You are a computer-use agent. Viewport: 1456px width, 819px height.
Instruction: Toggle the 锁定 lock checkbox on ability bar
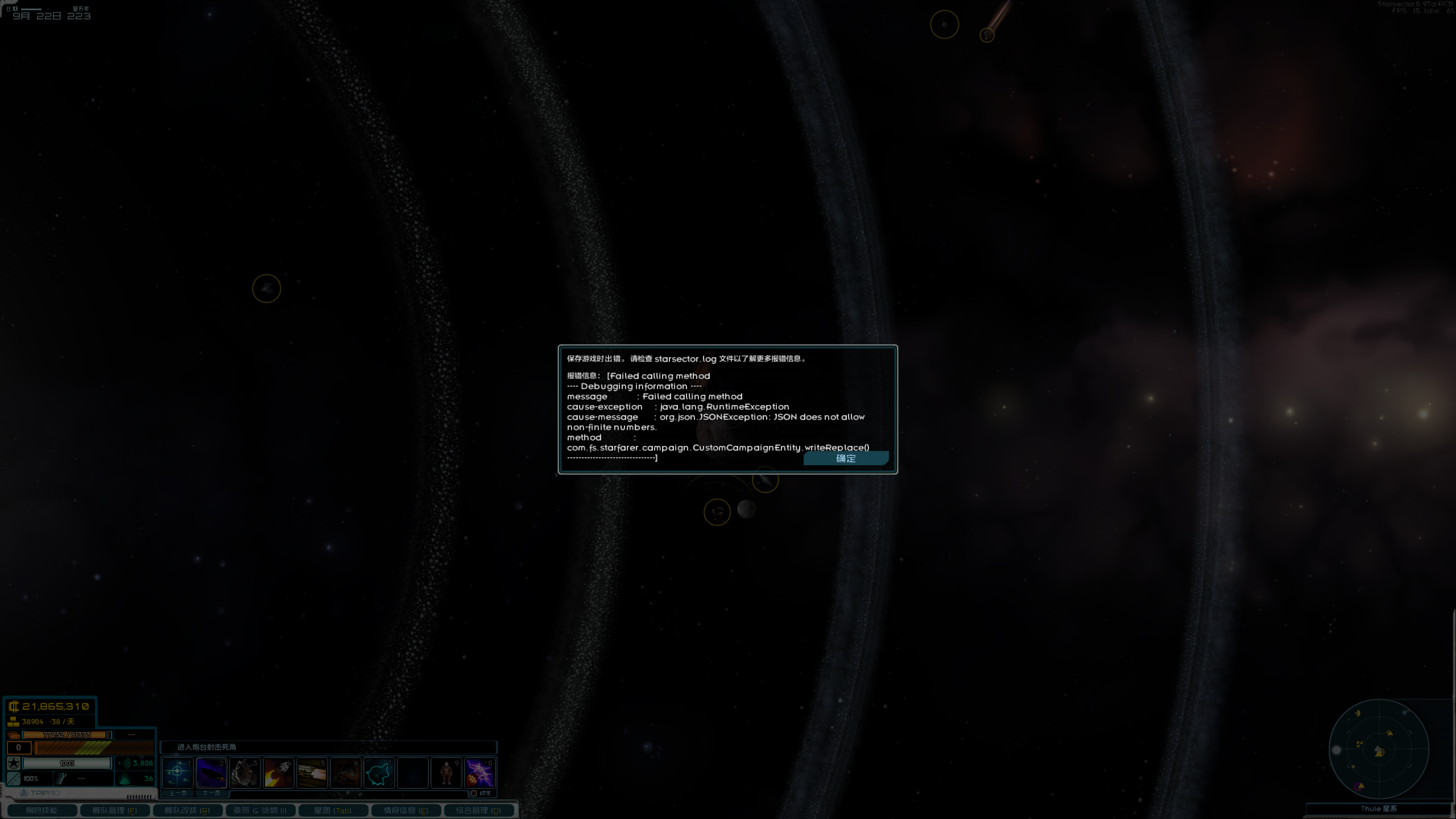coord(474,793)
